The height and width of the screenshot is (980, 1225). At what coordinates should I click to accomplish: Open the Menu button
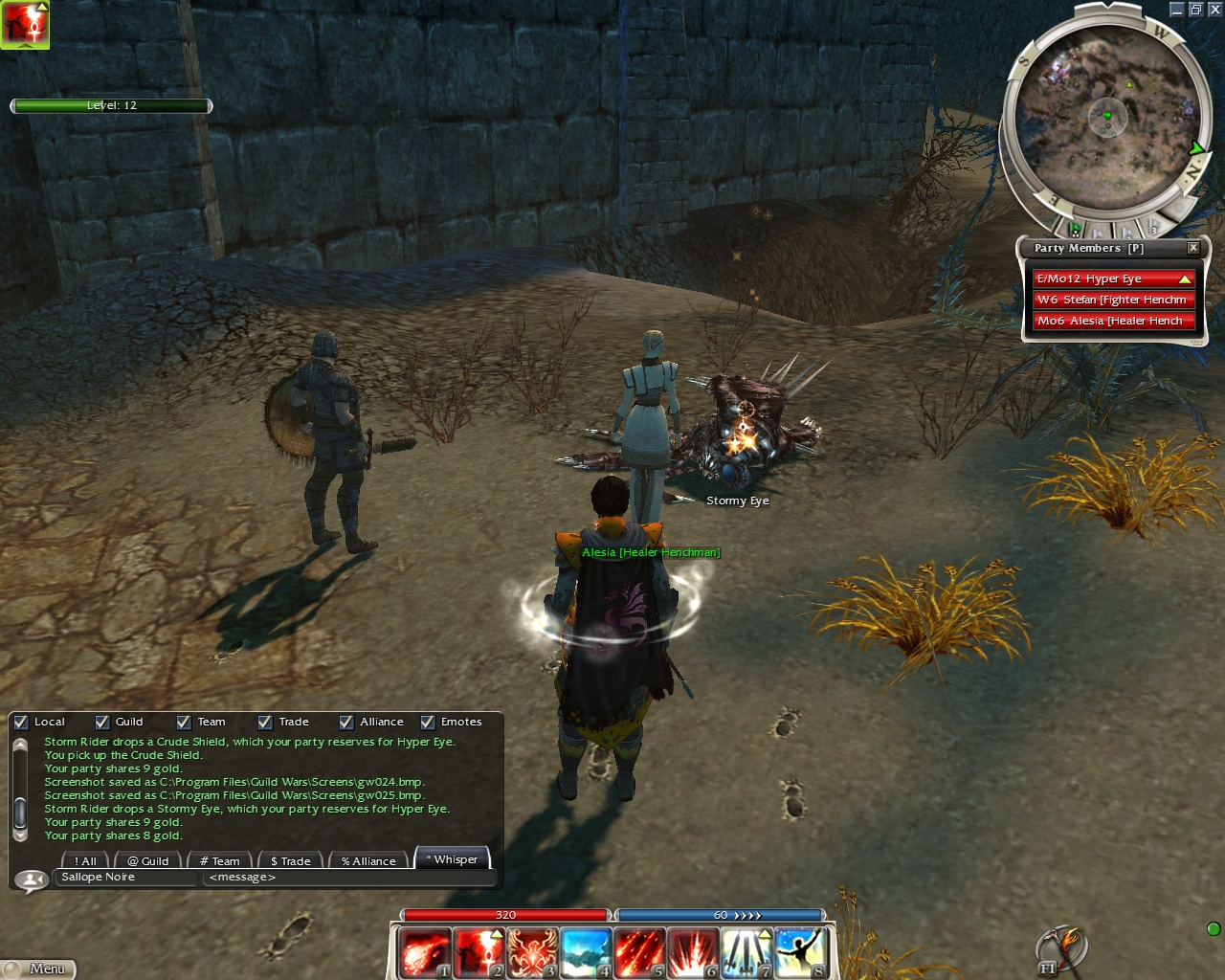tap(38, 969)
